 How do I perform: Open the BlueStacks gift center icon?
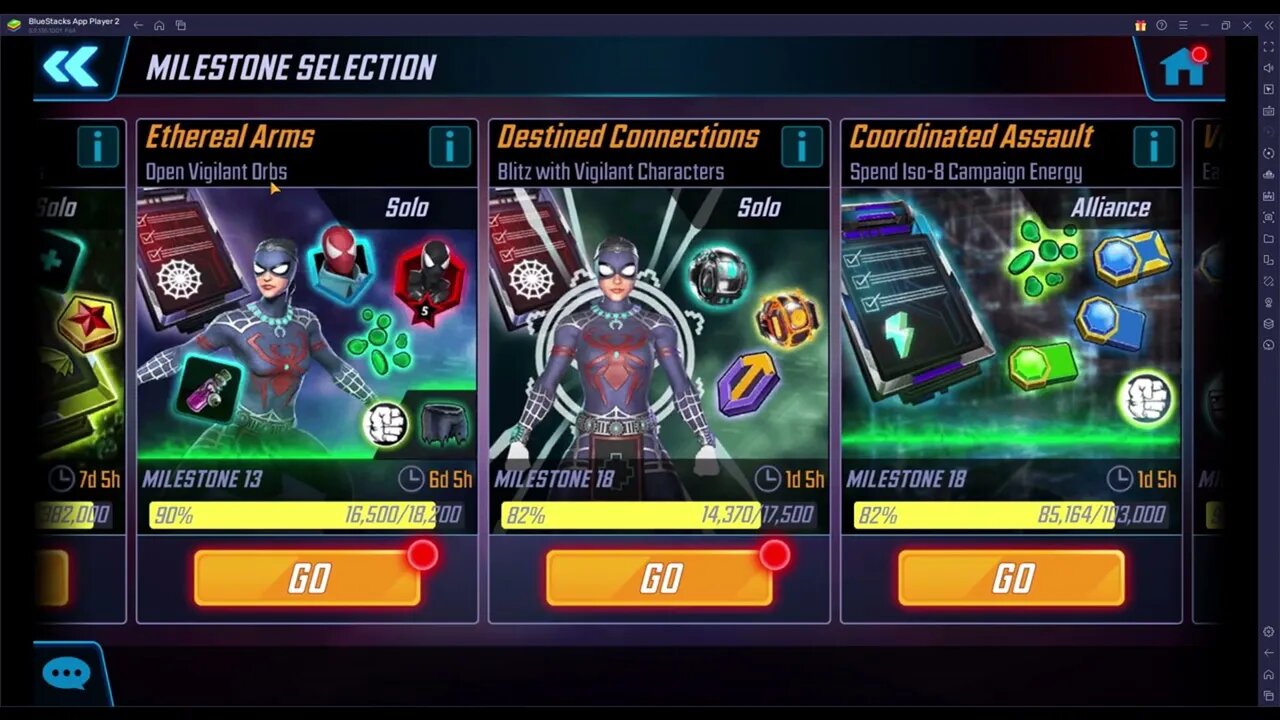click(x=1140, y=24)
